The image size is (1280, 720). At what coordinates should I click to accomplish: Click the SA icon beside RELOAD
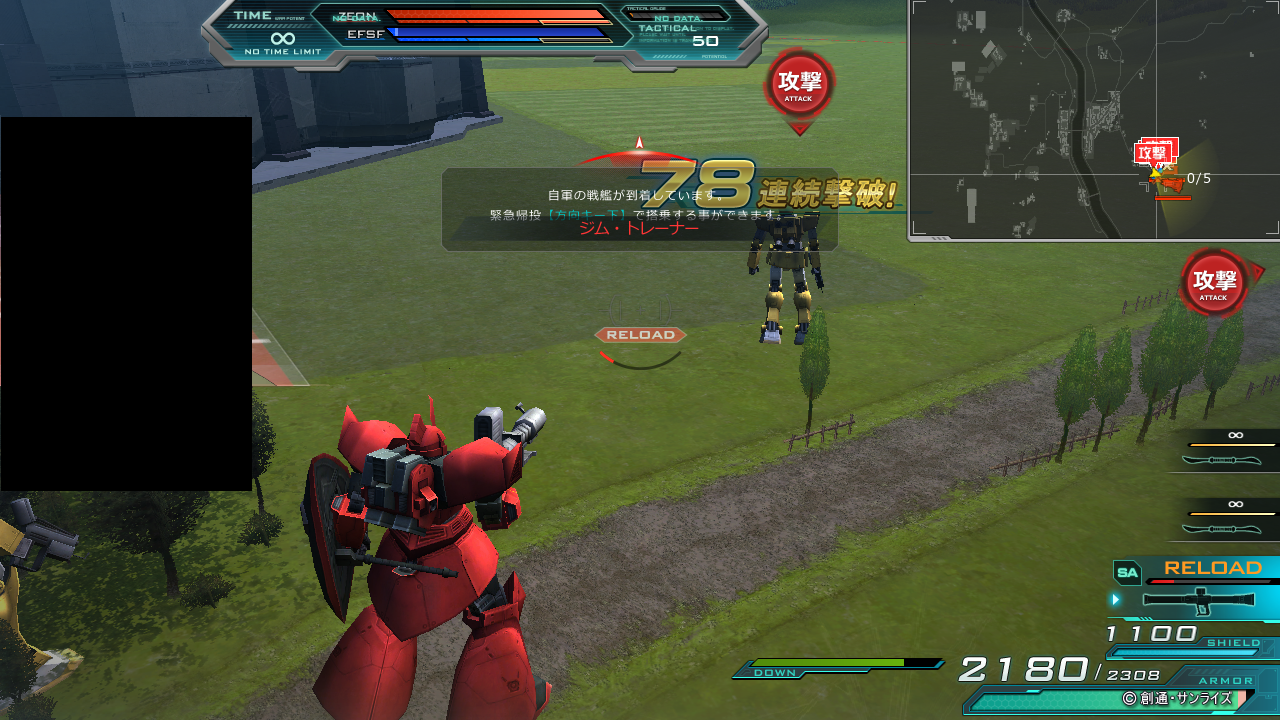click(1127, 573)
